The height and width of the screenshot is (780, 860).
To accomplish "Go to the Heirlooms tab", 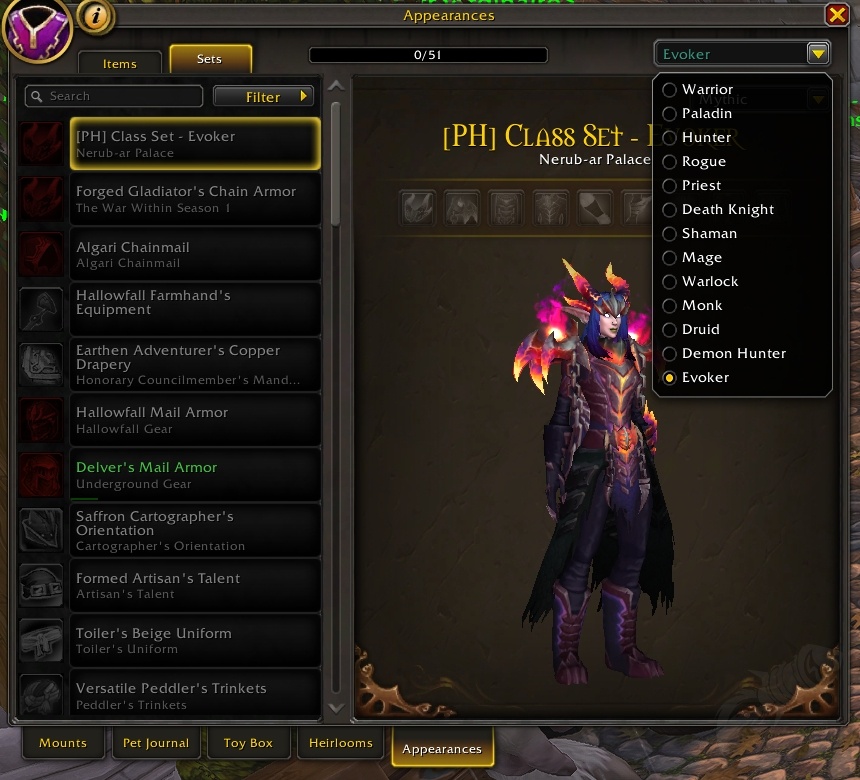I will click(x=341, y=744).
